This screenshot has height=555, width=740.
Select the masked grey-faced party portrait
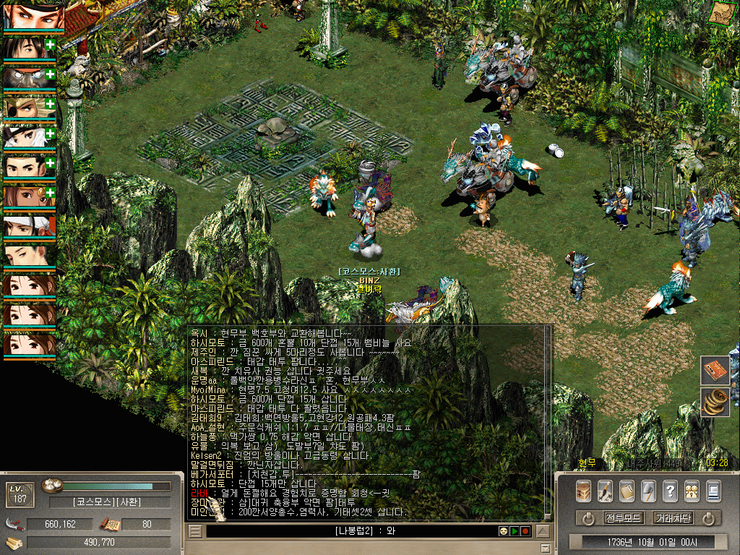tap(28, 75)
